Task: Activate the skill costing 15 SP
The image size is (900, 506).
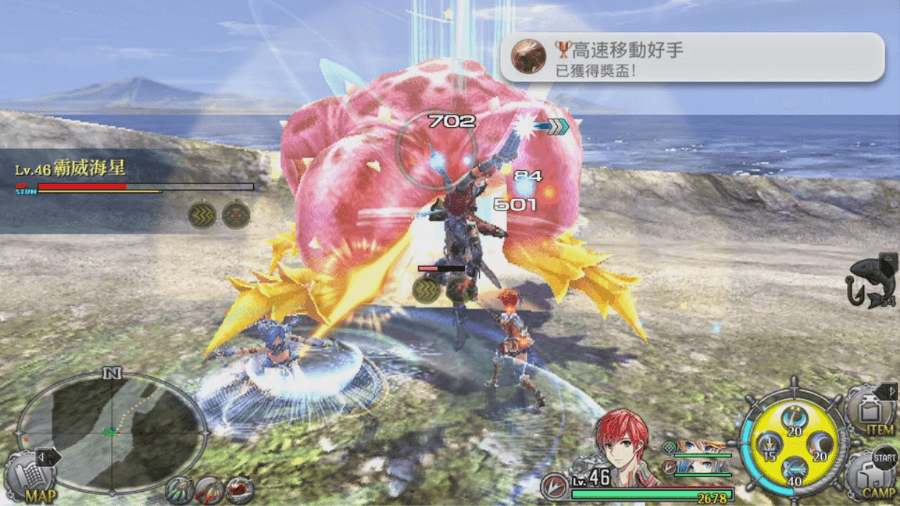Action: (770, 447)
